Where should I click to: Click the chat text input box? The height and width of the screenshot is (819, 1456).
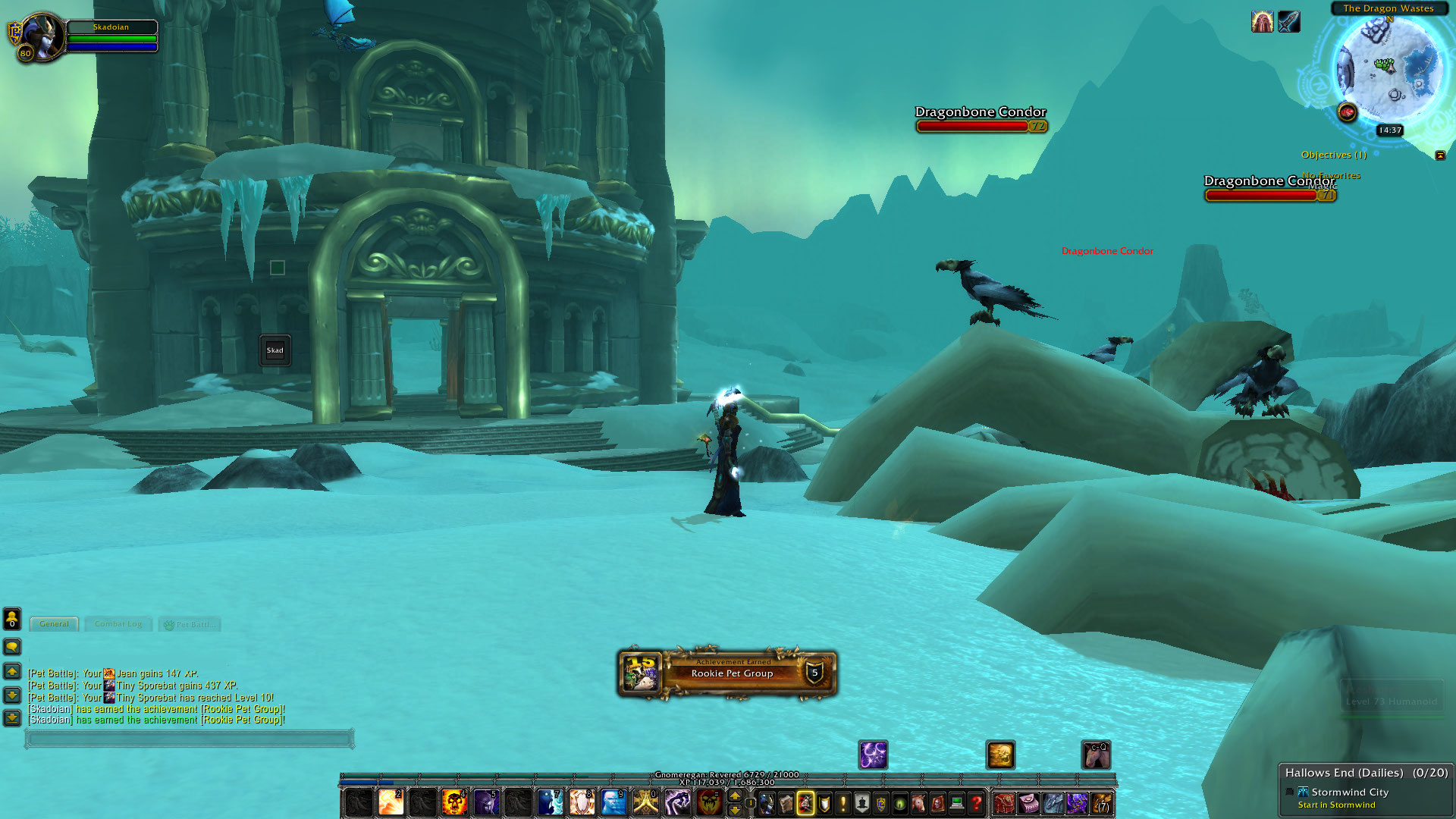click(x=190, y=739)
